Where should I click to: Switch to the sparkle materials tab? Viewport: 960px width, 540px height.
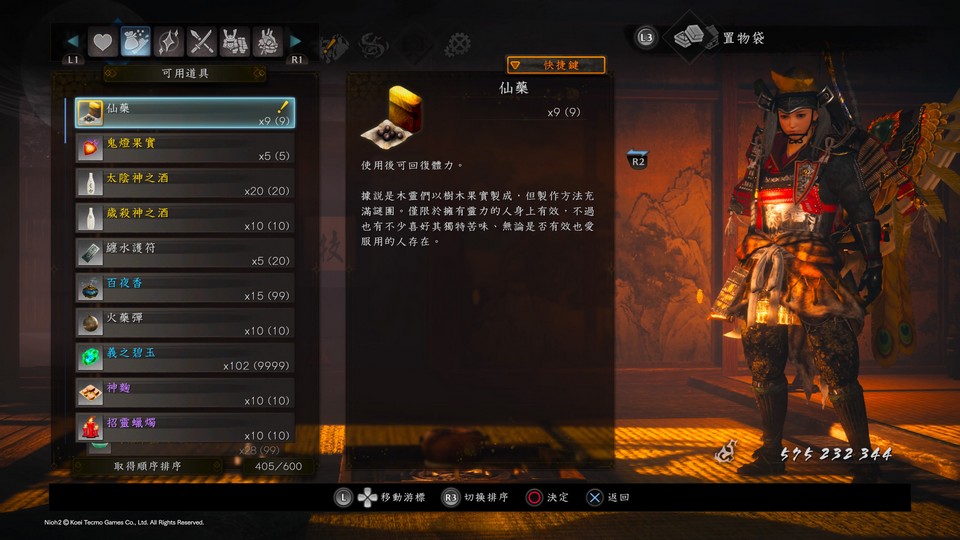pos(168,42)
